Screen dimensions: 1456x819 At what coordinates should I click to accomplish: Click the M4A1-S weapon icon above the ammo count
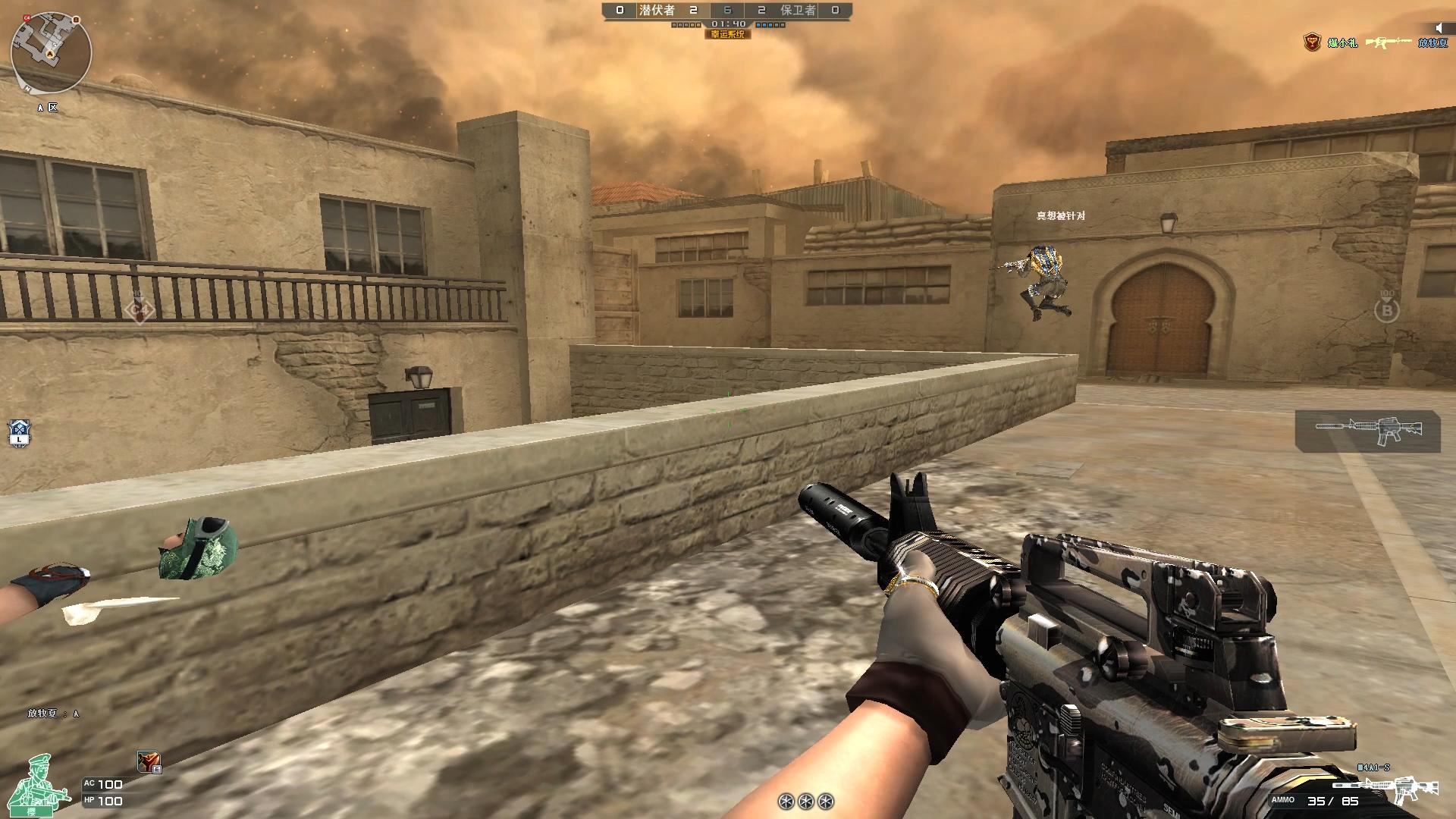tap(1414, 787)
